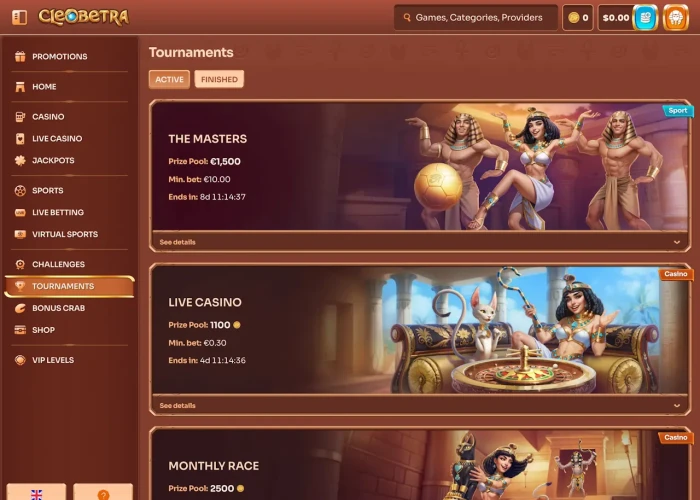Expand See details for The Masters
Image resolution: width=700 pixels, height=500 pixels.
point(178,242)
